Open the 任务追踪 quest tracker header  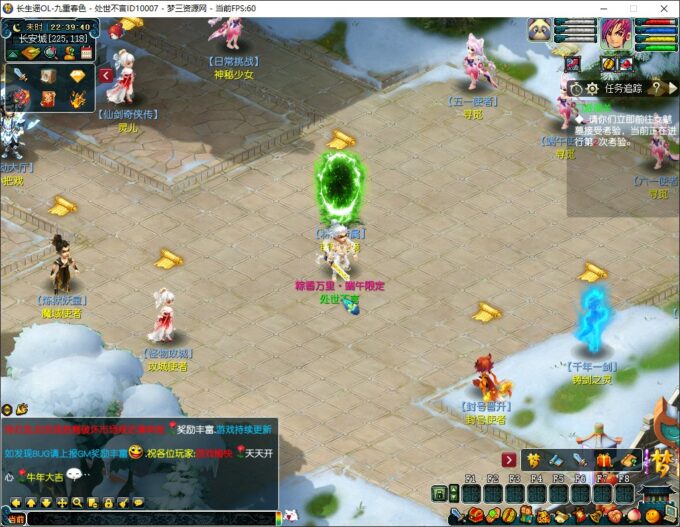[625, 88]
